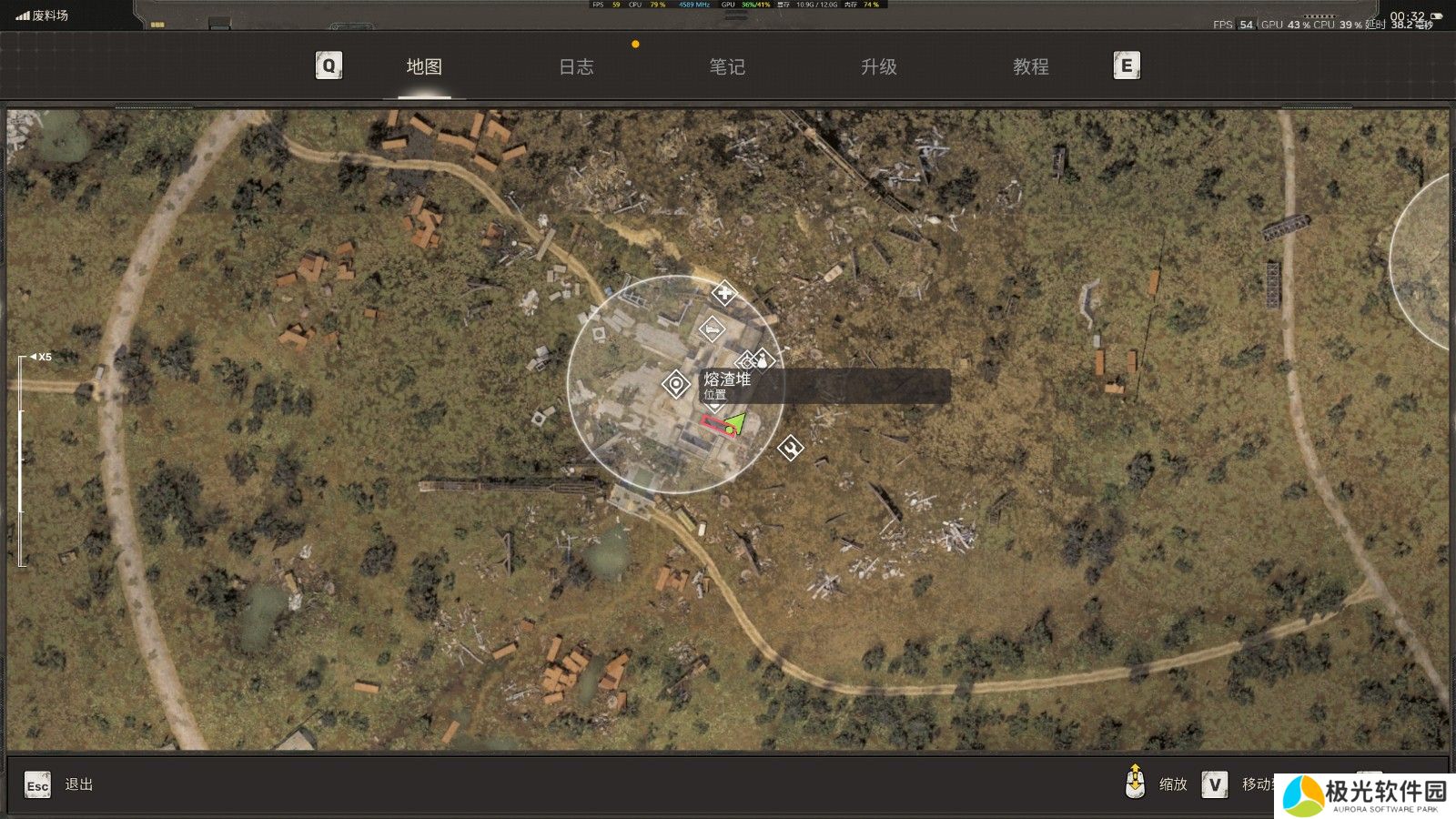
Task: Switch to the 日志 (Journal) tab
Action: tap(576, 66)
